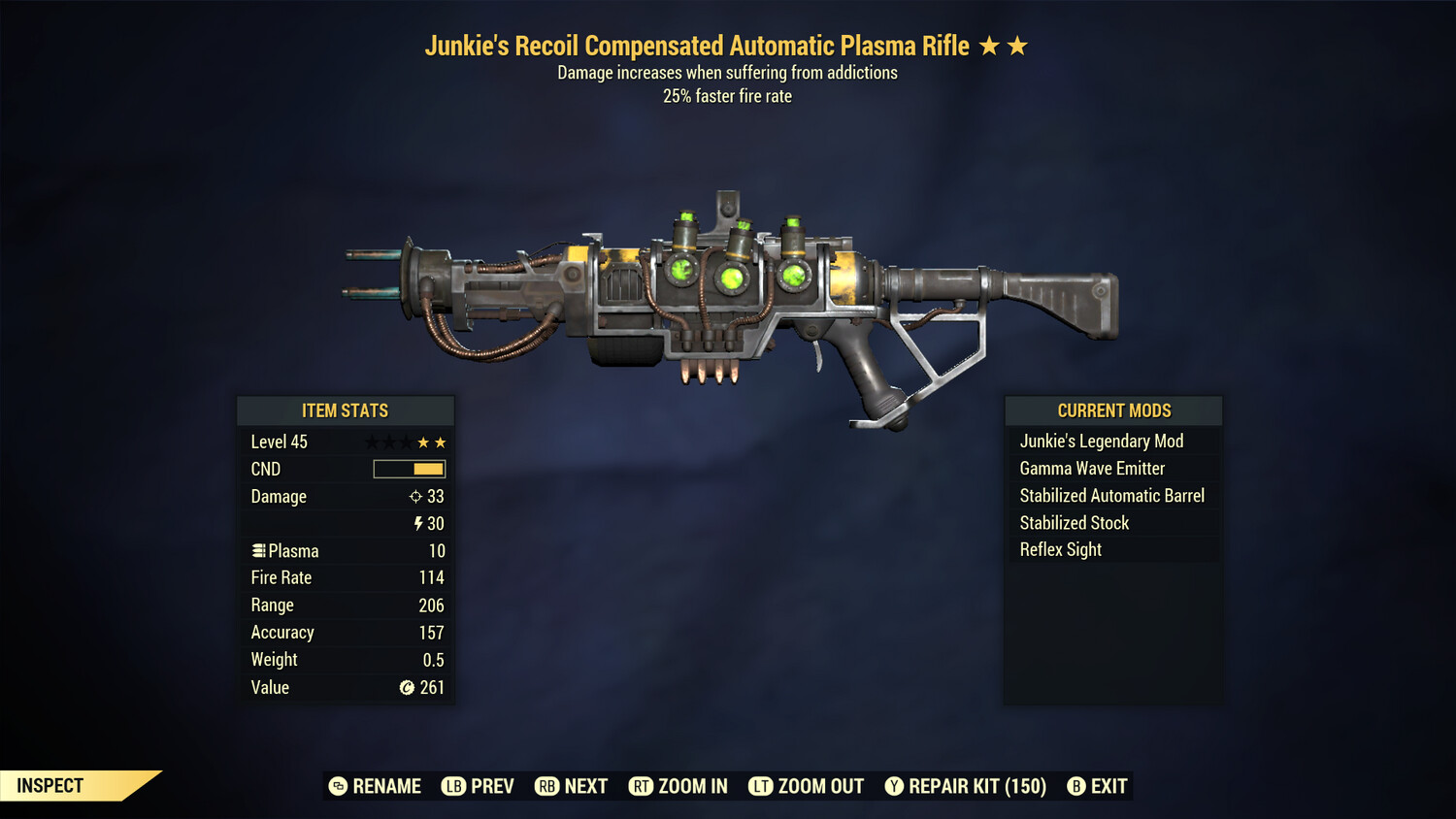
Task: Click the LT icon beside ZOOM OUT
Action: coord(761,786)
